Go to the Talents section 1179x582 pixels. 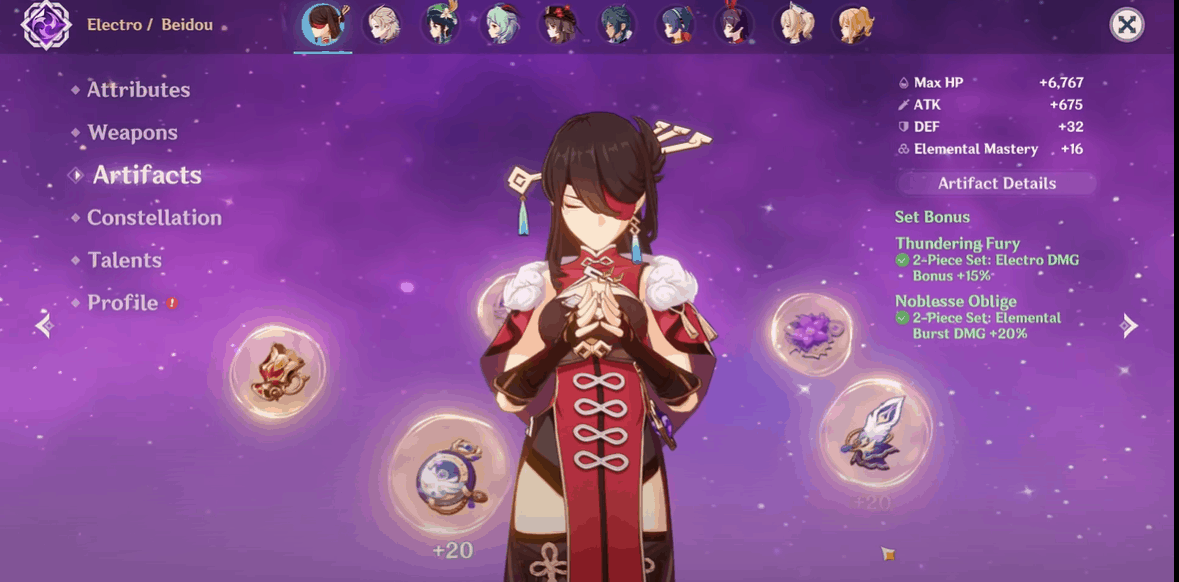[124, 261]
